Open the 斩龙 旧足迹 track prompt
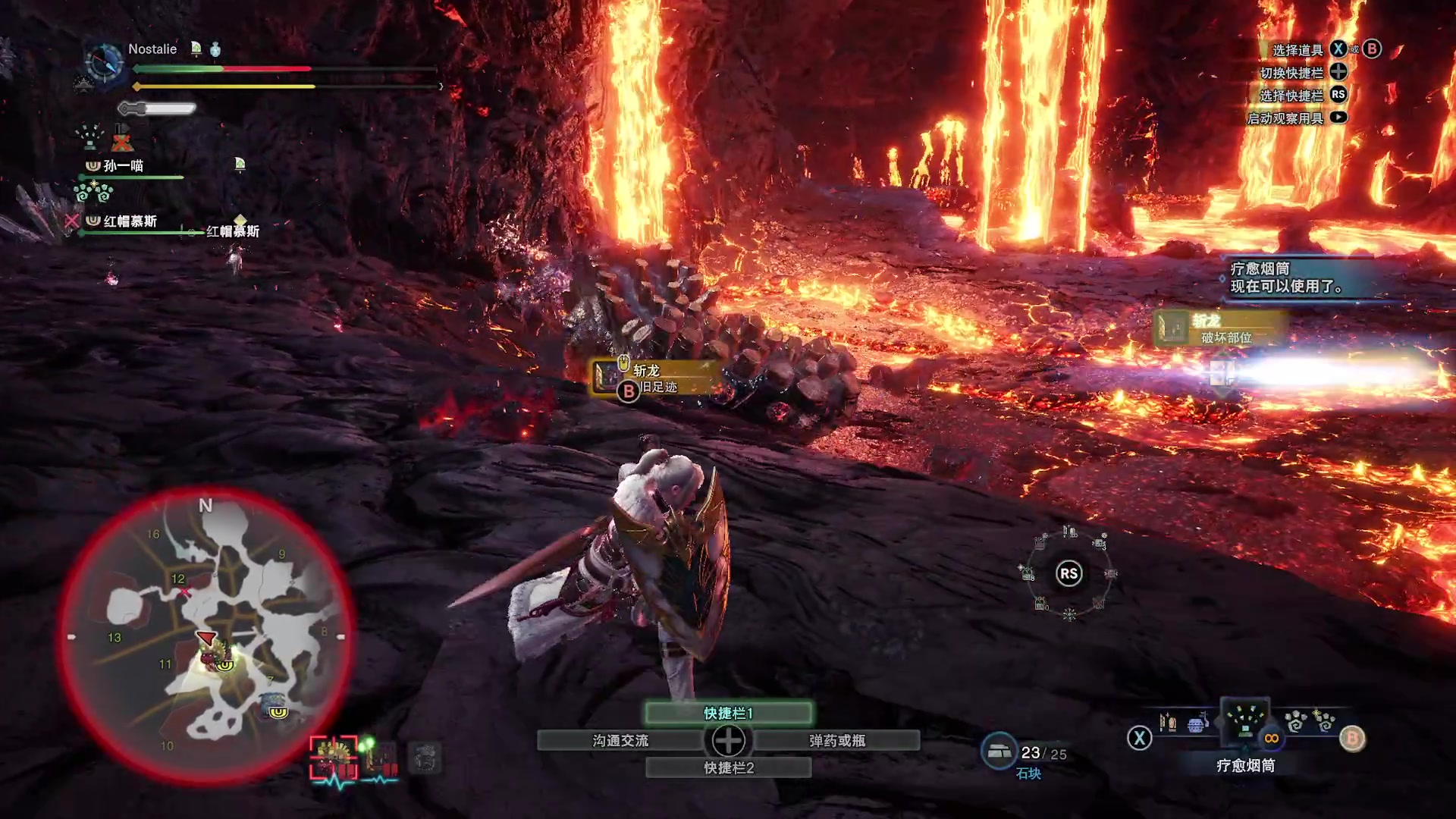This screenshot has width=1456, height=819. pos(654,378)
